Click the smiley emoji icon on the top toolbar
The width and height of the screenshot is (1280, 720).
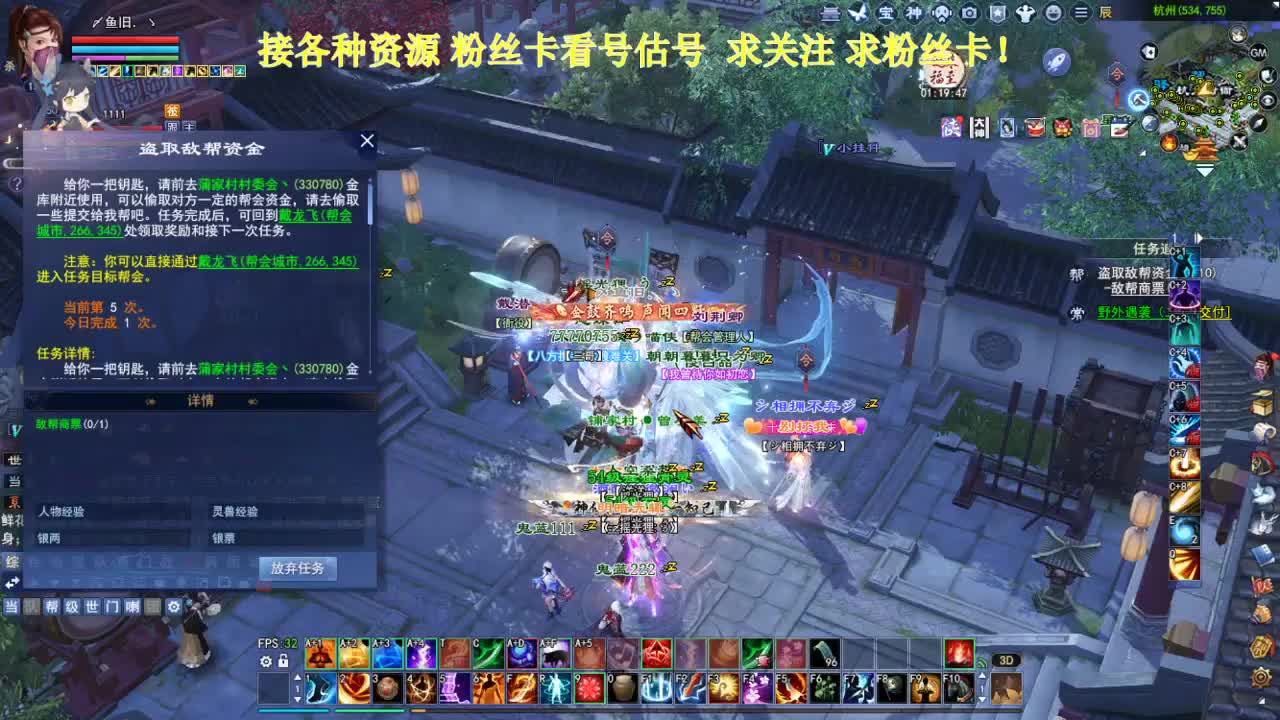coord(1051,14)
